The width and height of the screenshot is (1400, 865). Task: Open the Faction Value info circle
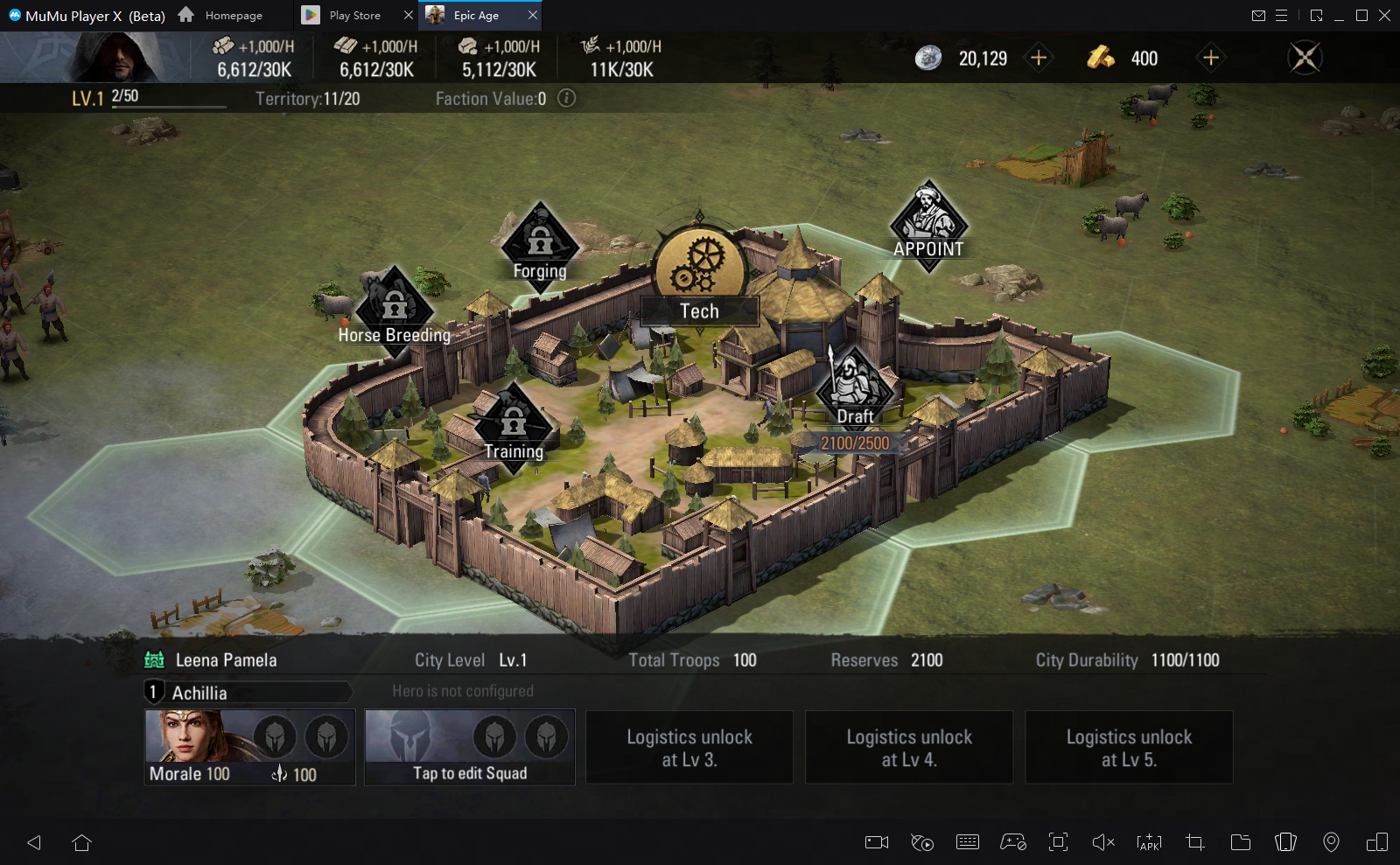pyautogui.click(x=566, y=99)
